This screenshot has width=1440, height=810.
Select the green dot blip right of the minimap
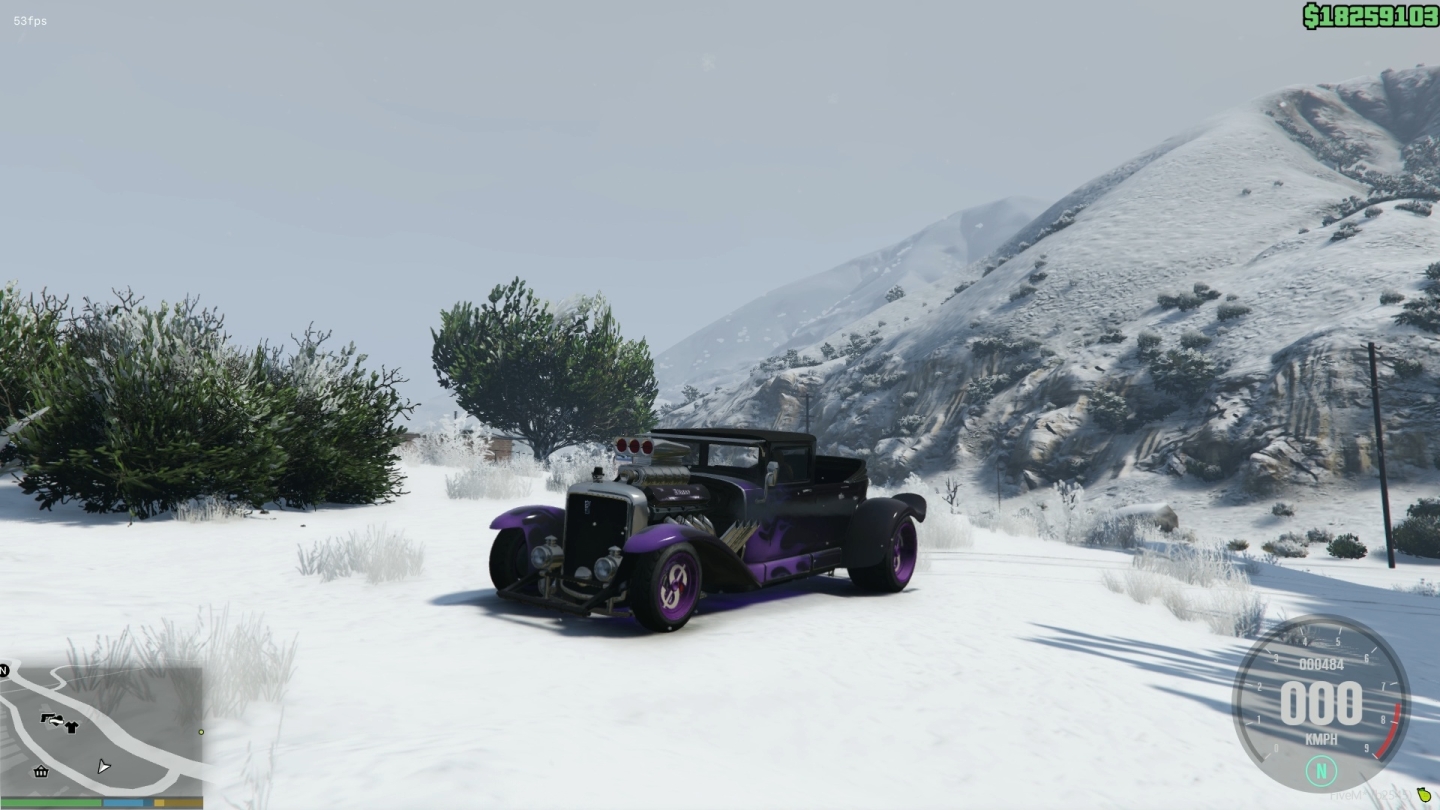[200, 731]
